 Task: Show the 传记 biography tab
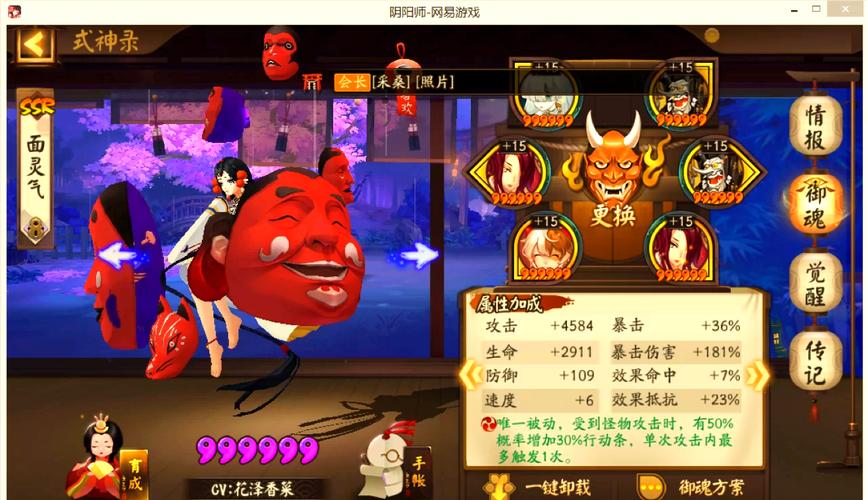coord(815,360)
